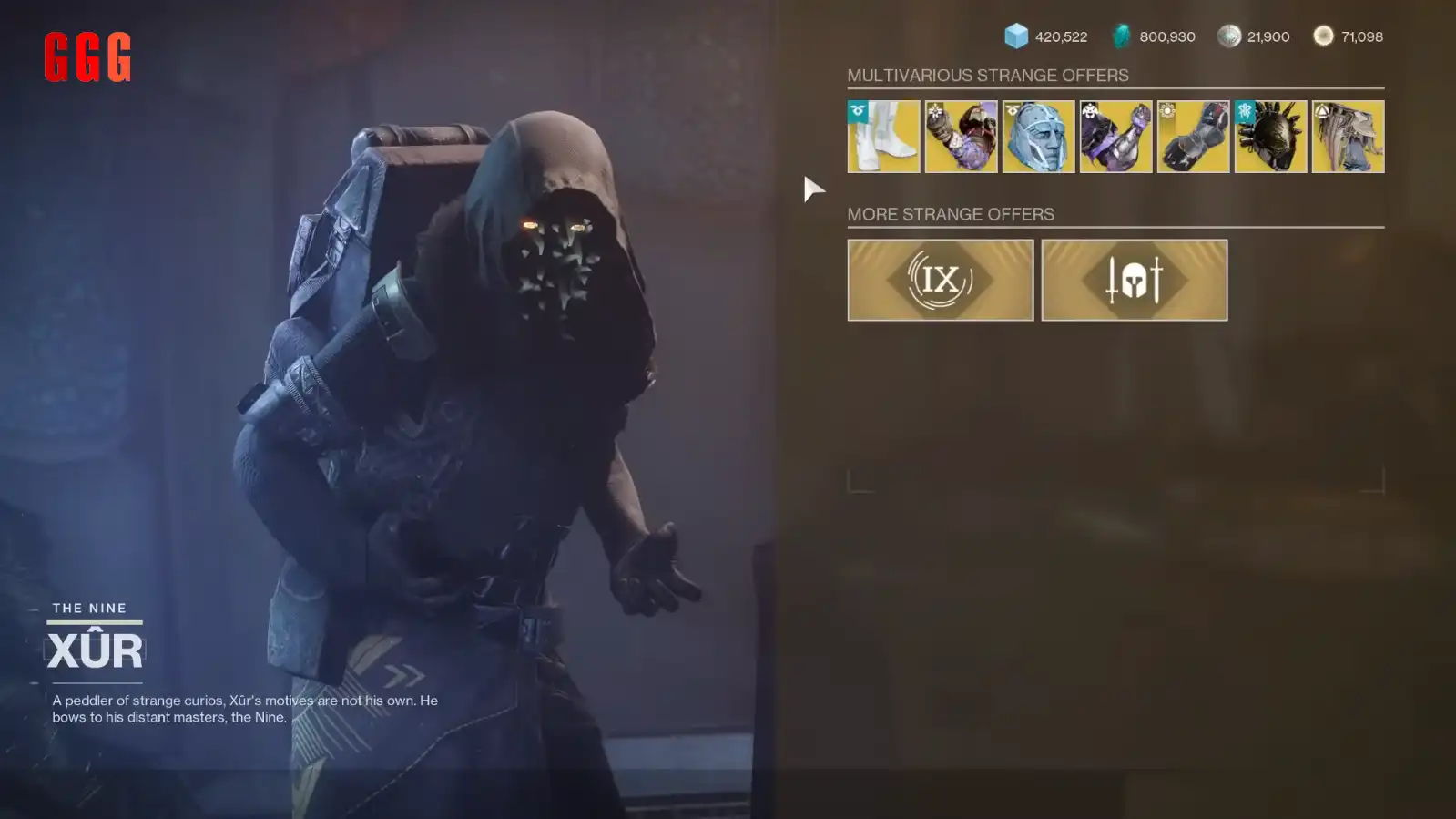Screen dimensions: 1456x819
Task: Click the Legendary Shards icon showing 800,930
Action: pos(1117,36)
